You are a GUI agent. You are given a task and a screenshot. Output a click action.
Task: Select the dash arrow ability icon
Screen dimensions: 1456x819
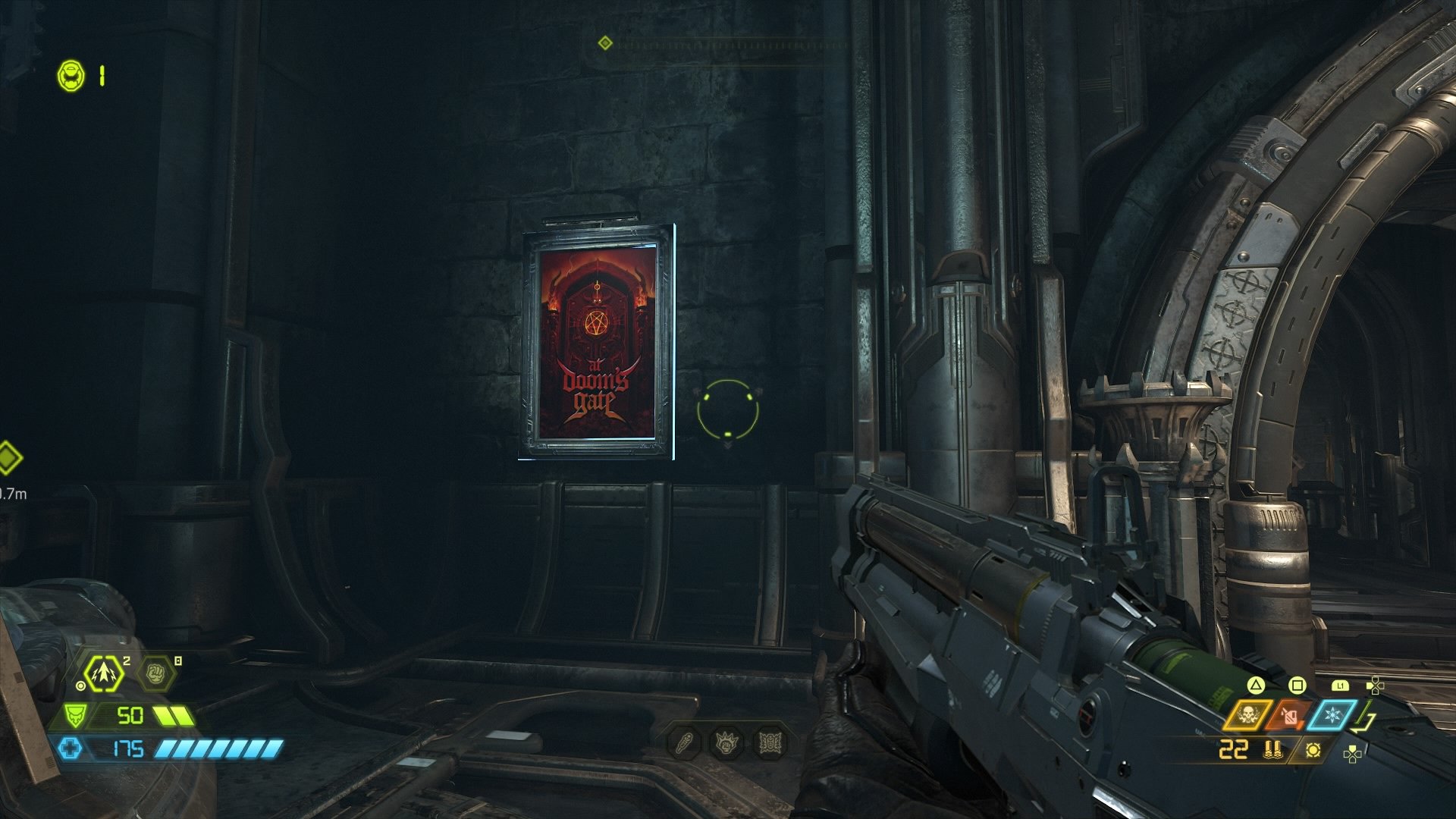[x=103, y=673]
